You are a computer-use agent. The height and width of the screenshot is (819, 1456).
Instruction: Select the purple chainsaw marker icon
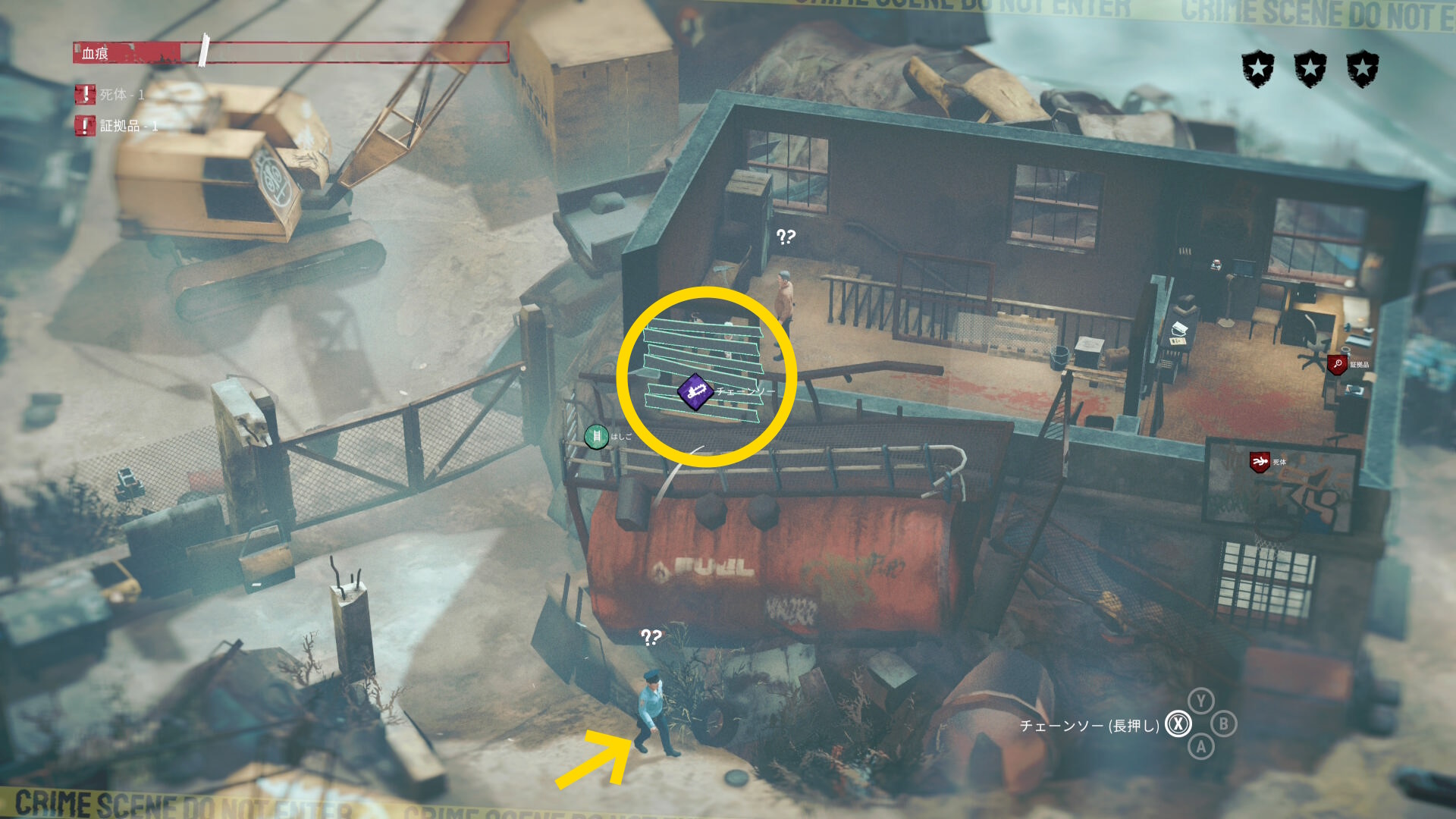[695, 392]
